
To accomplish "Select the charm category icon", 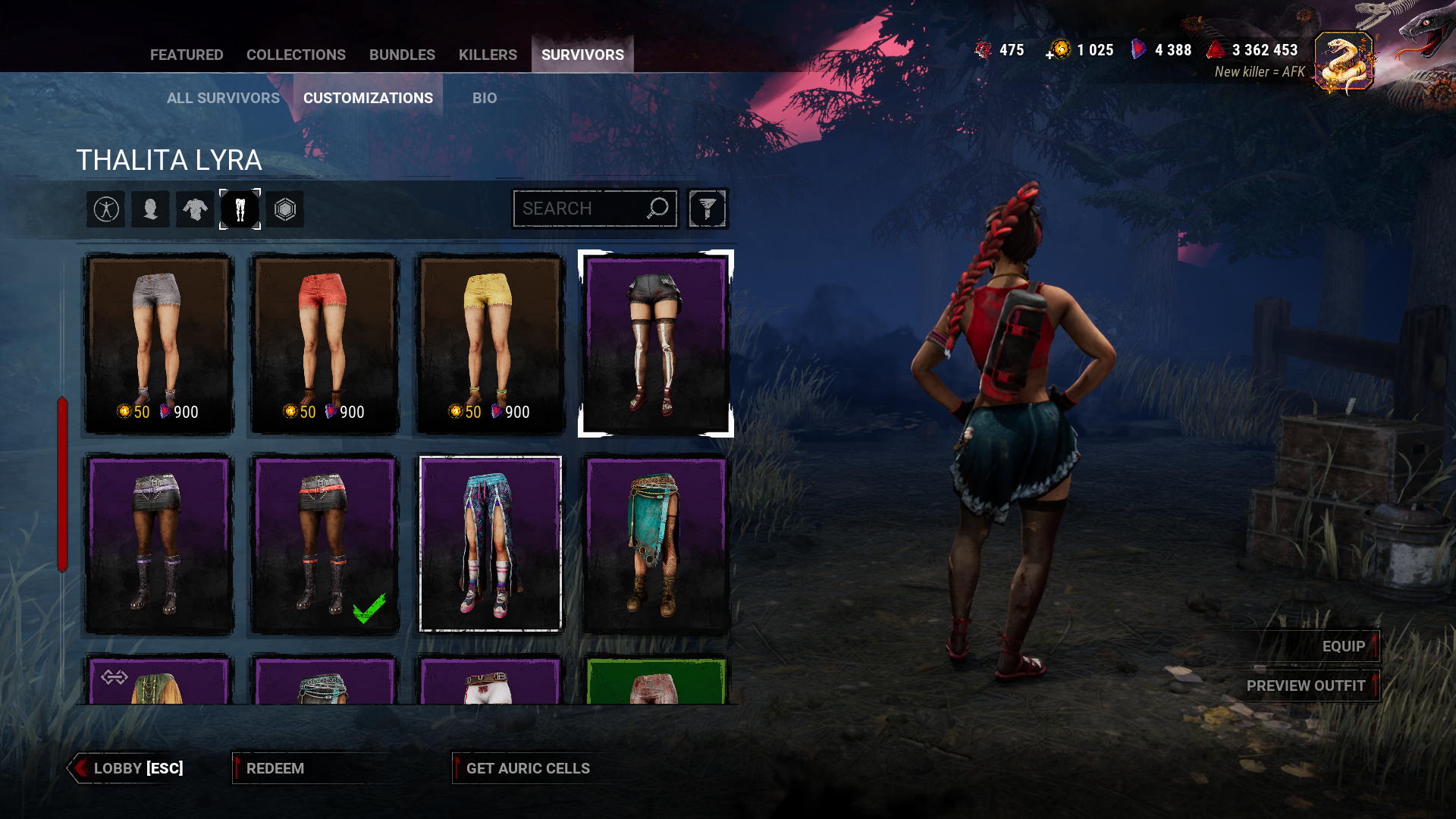I will pyautogui.click(x=284, y=209).
